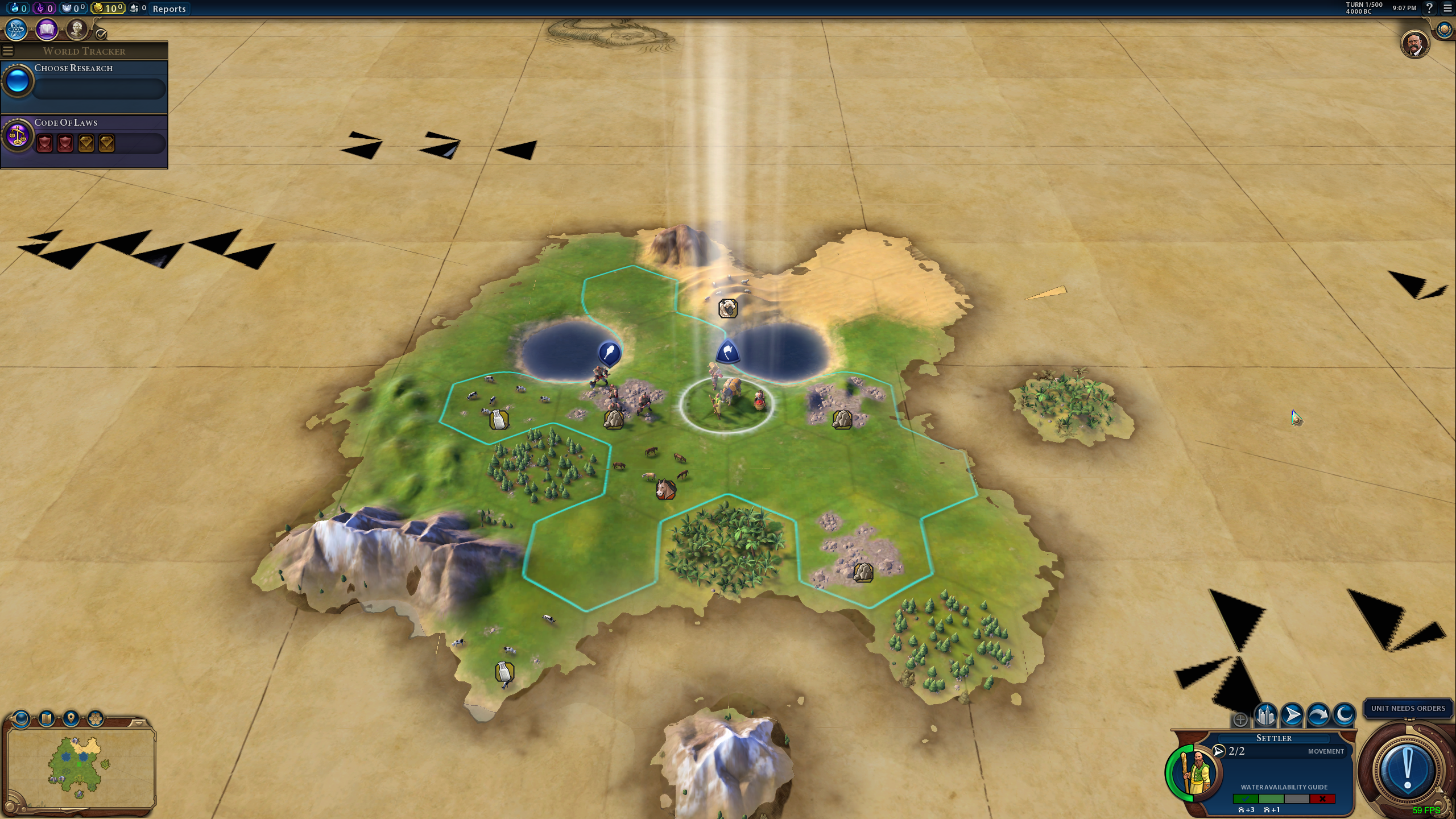Expand additional unit actions plus button
The height and width of the screenshot is (819, 1456).
coord(1240,720)
